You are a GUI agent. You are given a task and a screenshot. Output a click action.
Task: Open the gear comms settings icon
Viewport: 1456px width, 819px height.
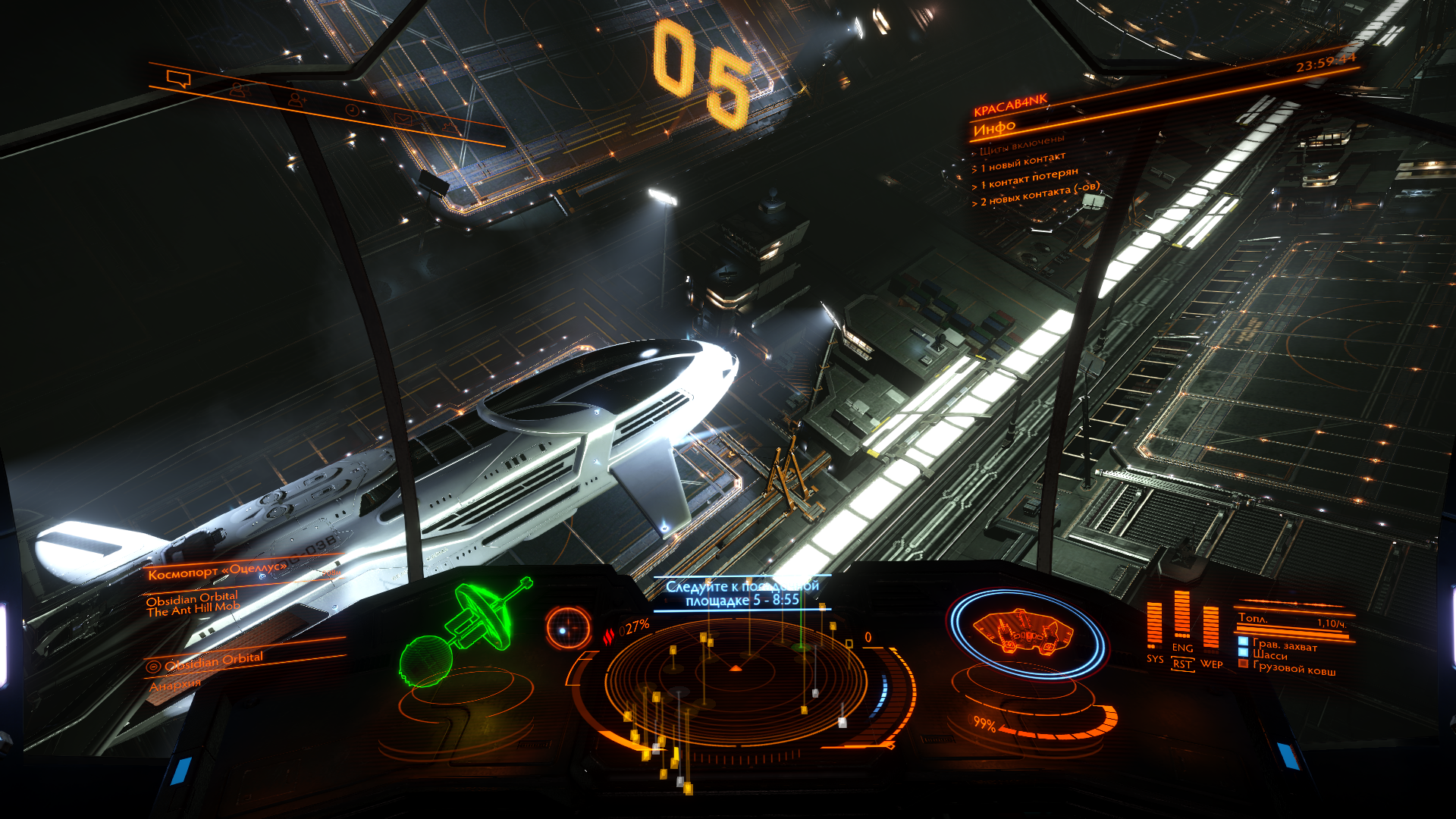click(x=450, y=127)
